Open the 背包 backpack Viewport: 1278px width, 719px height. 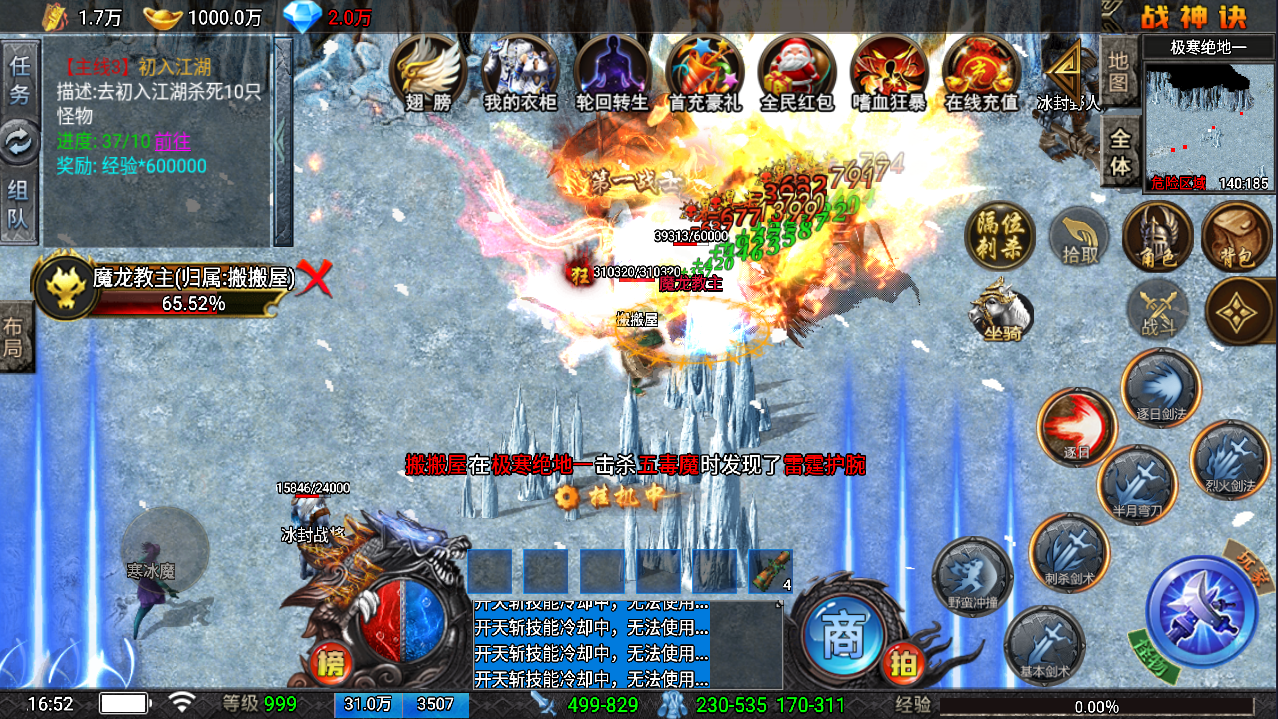point(1235,237)
